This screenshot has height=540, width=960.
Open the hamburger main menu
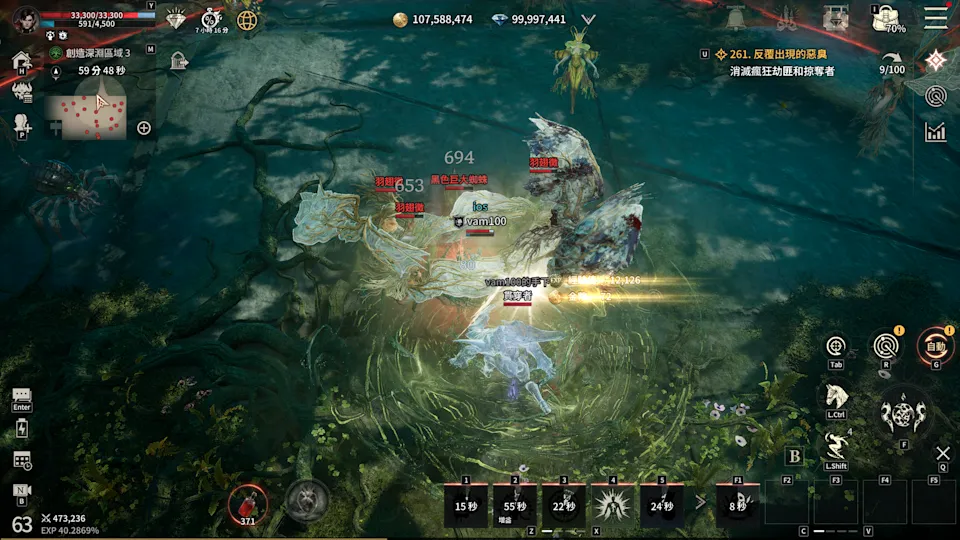click(x=936, y=18)
